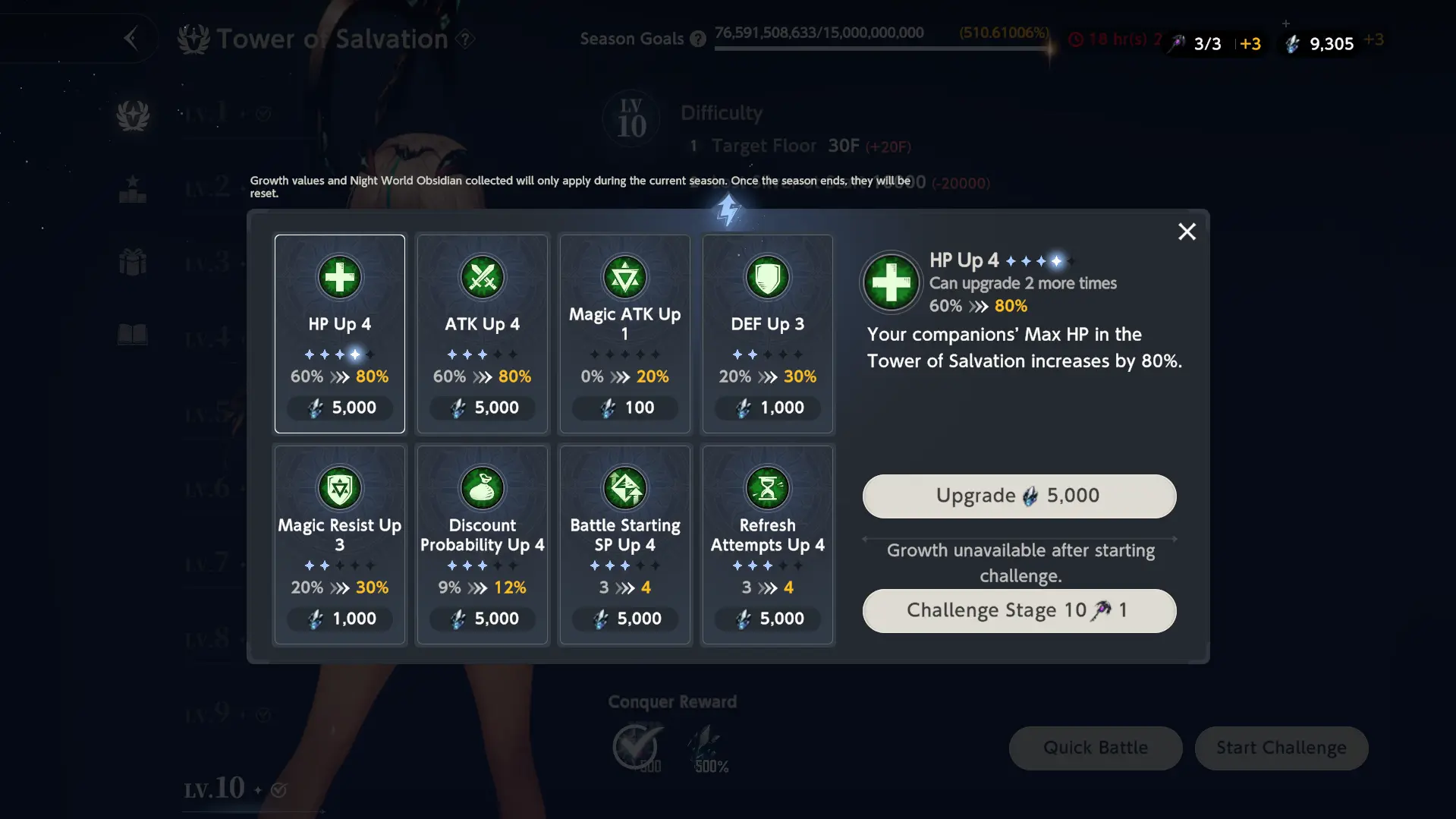The height and width of the screenshot is (819, 1456).
Task: Choose Discount Probability Up 4 card
Action: (482, 544)
